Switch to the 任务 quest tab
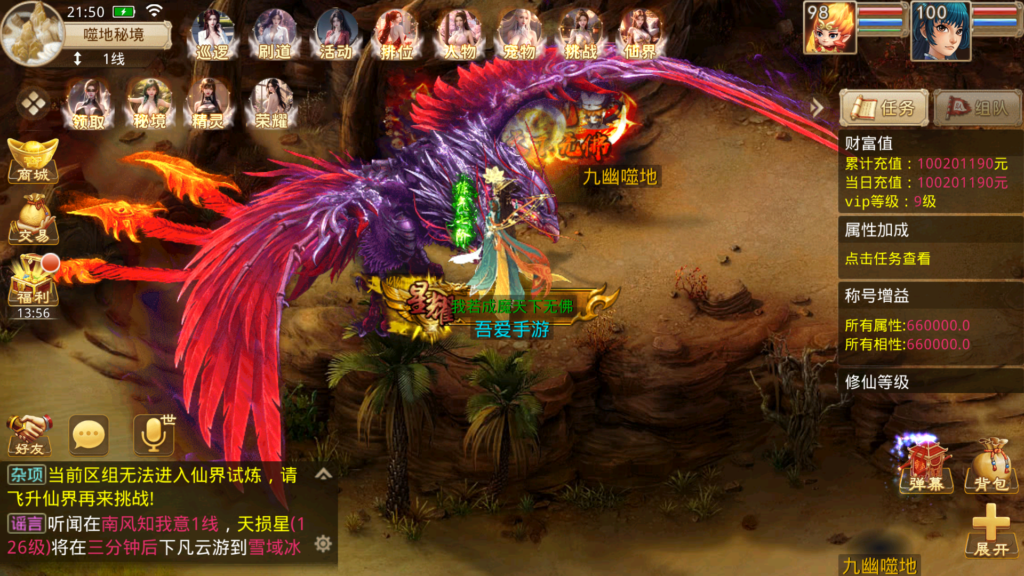This screenshot has height=576, width=1024. (x=884, y=107)
